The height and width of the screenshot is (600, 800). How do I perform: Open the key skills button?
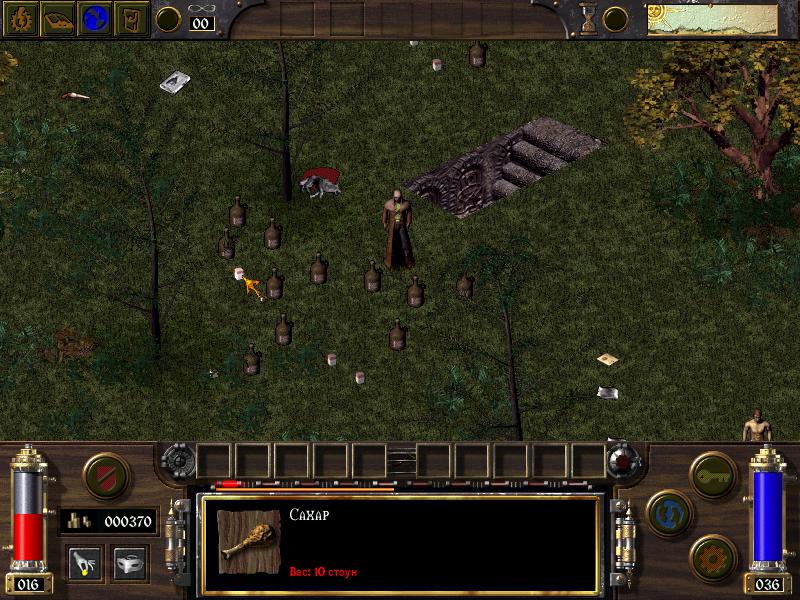712,471
